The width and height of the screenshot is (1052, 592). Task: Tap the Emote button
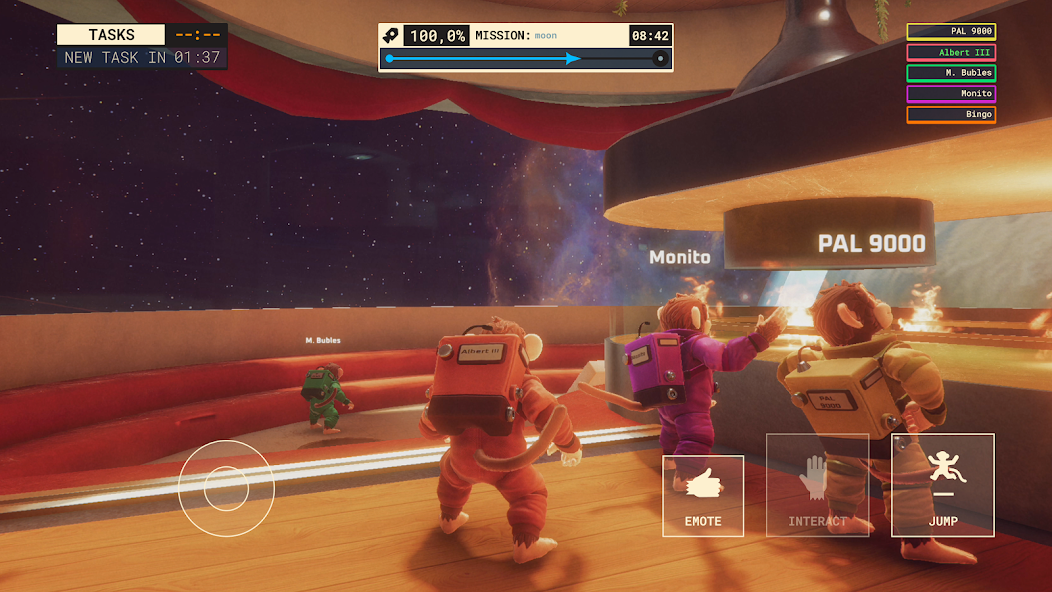point(703,496)
